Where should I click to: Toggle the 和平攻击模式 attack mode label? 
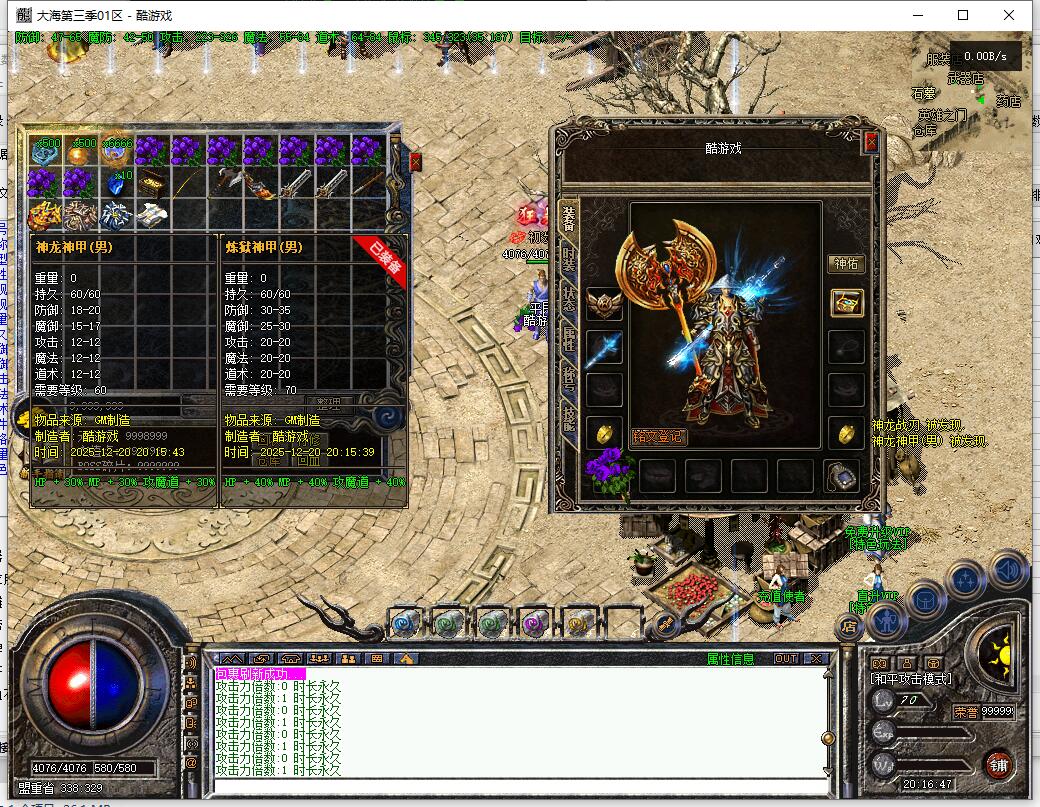click(x=913, y=679)
